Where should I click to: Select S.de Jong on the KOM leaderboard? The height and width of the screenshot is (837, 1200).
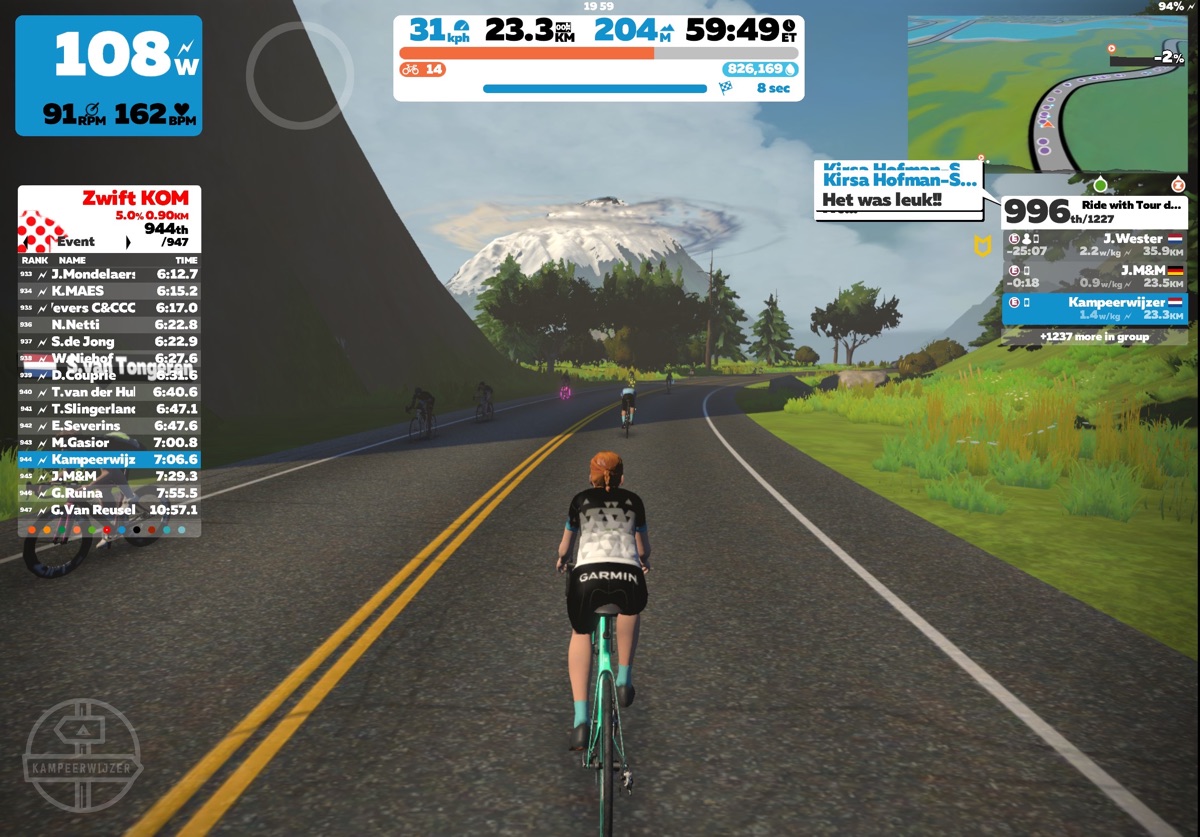(109, 342)
